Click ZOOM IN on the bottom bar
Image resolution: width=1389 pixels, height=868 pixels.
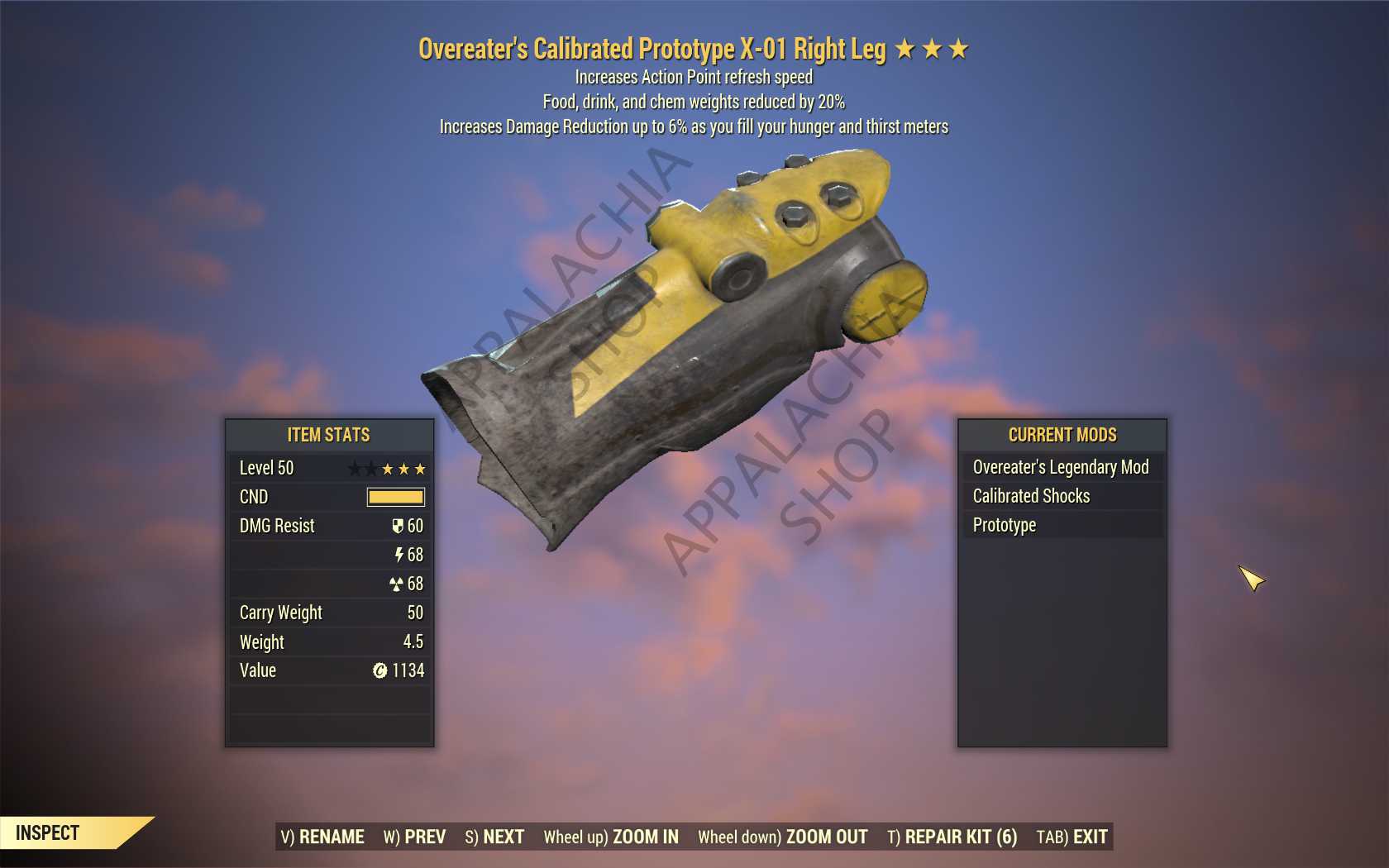click(x=611, y=837)
